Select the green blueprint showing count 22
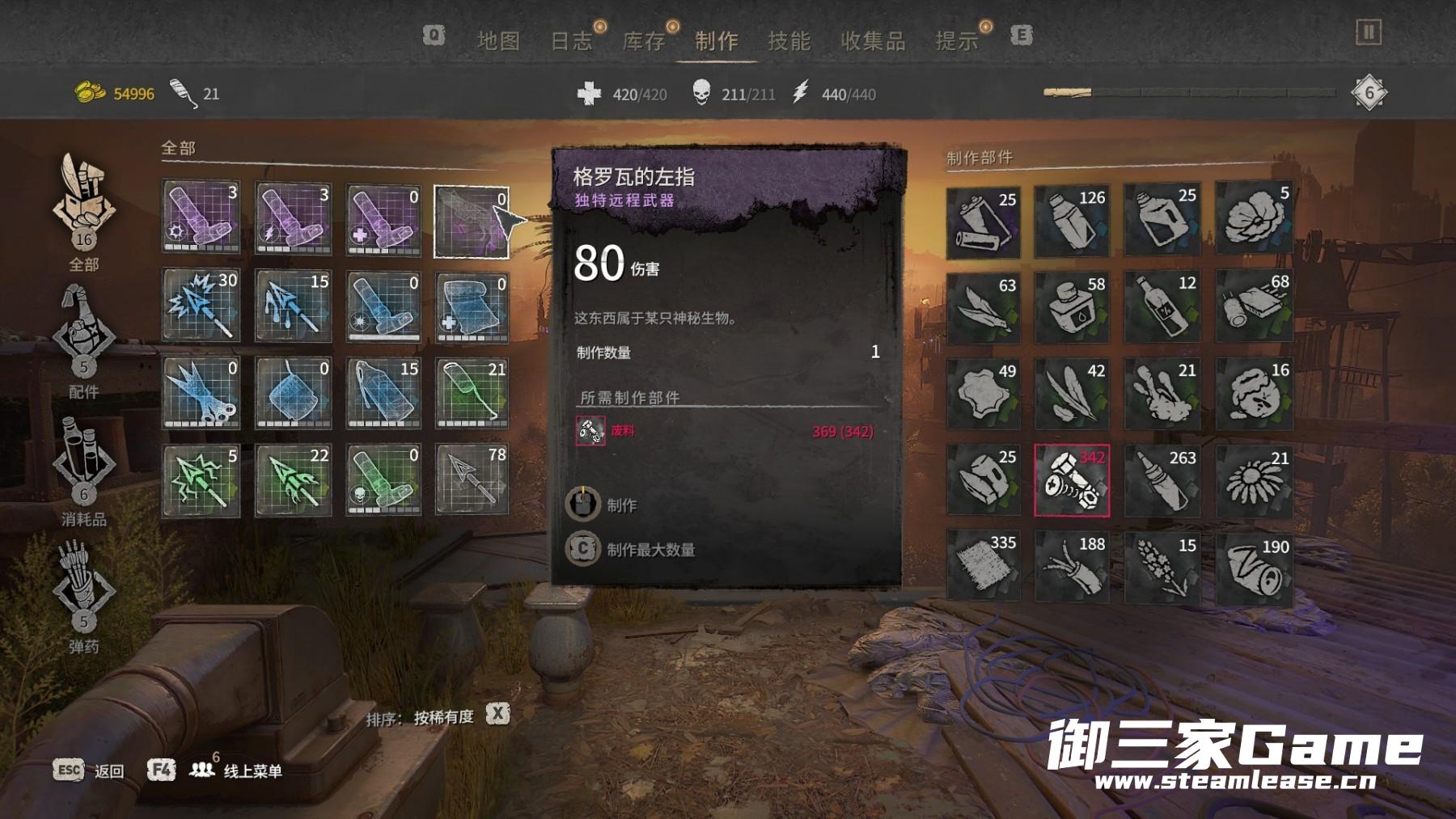The image size is (1456, 819). (293, 479)
